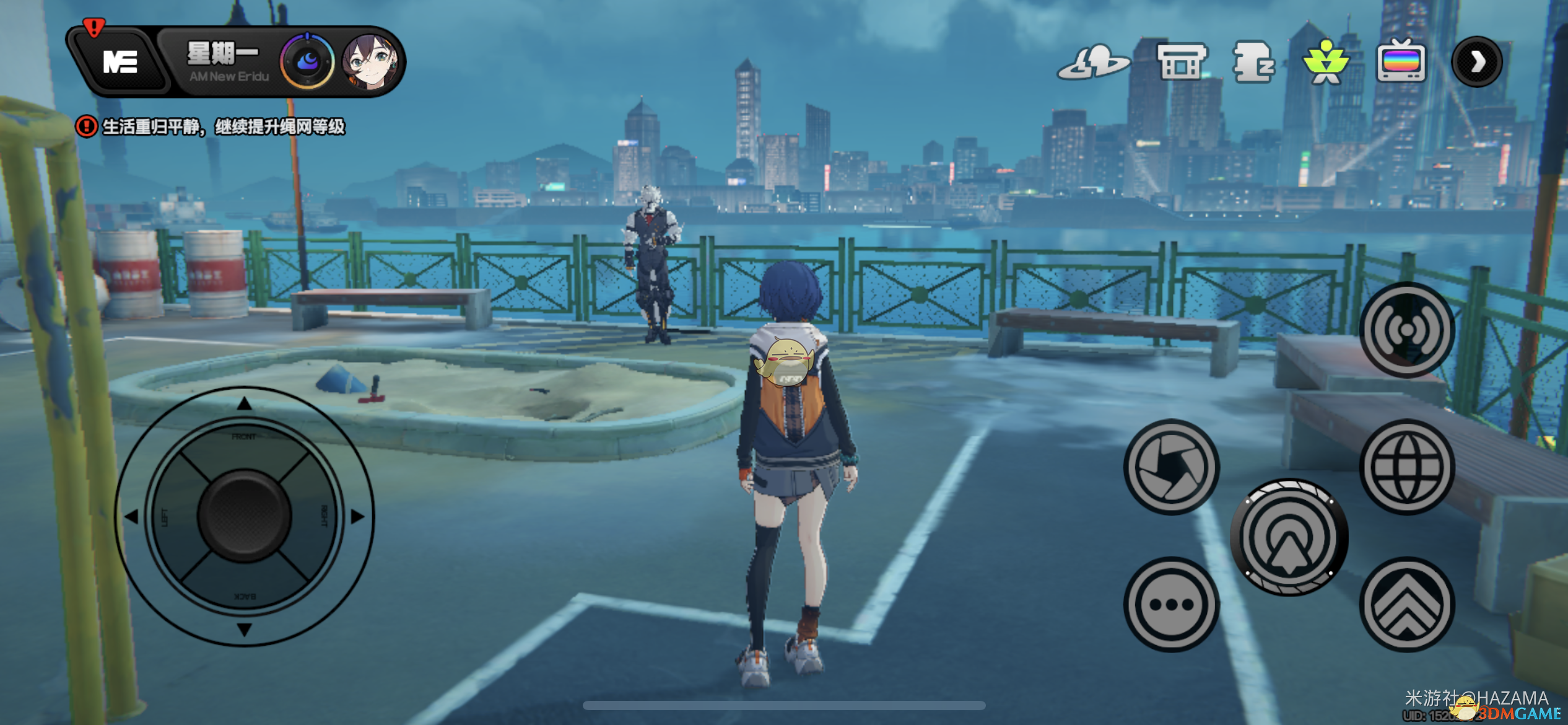1568x725 pixels.
Task: Open the green star figure icon
Action: (1325, 62)
